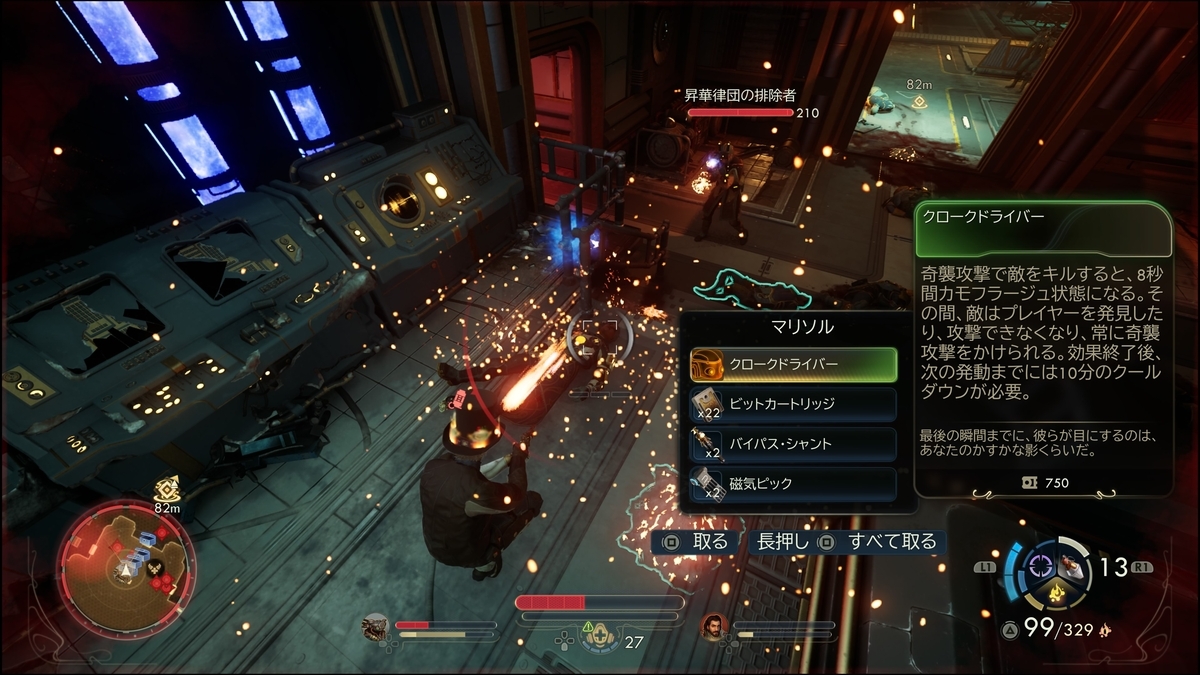Select the 磁気ピック item row

pos(793,484)
